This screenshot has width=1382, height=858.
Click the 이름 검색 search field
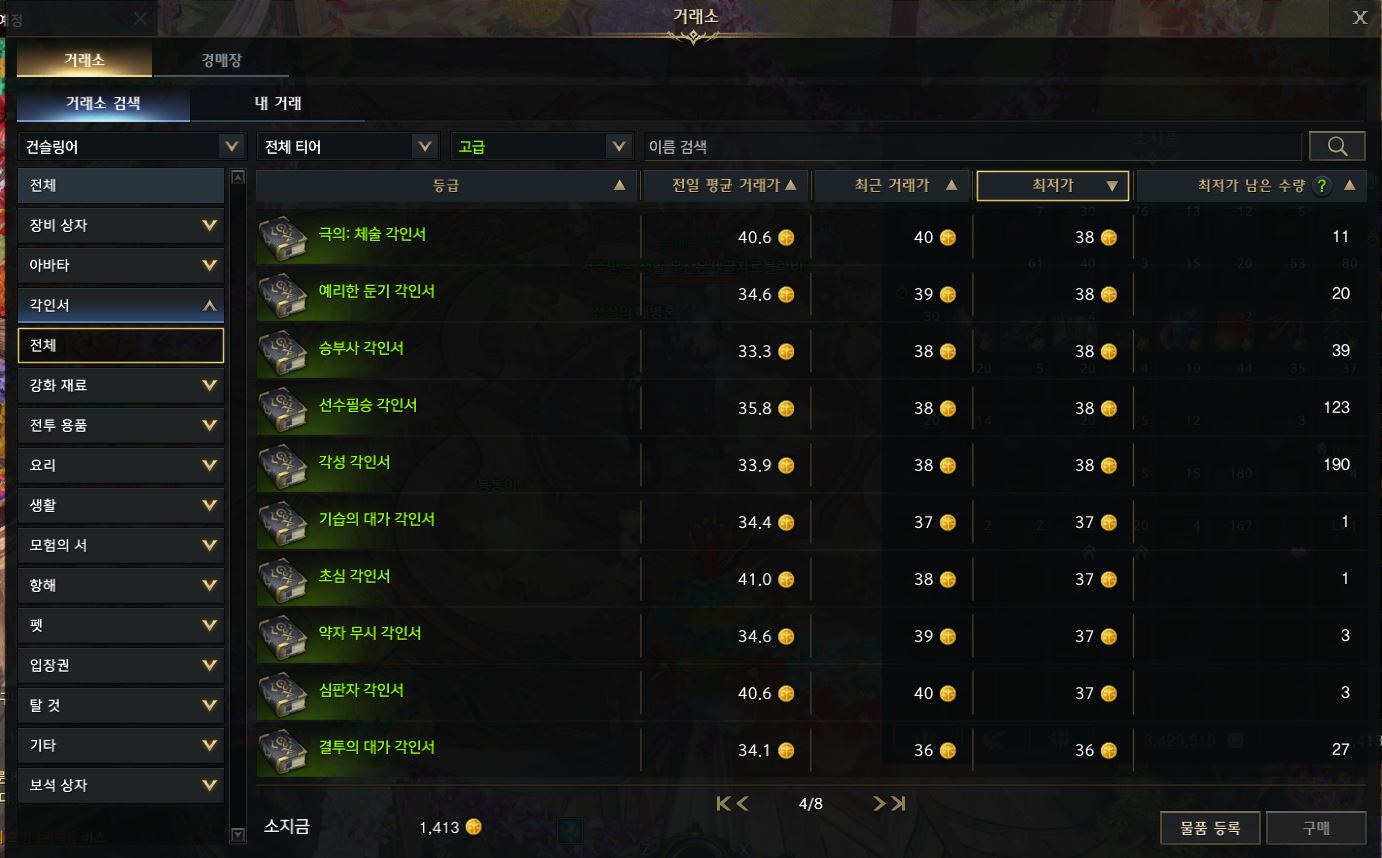[x=972, y=147]
